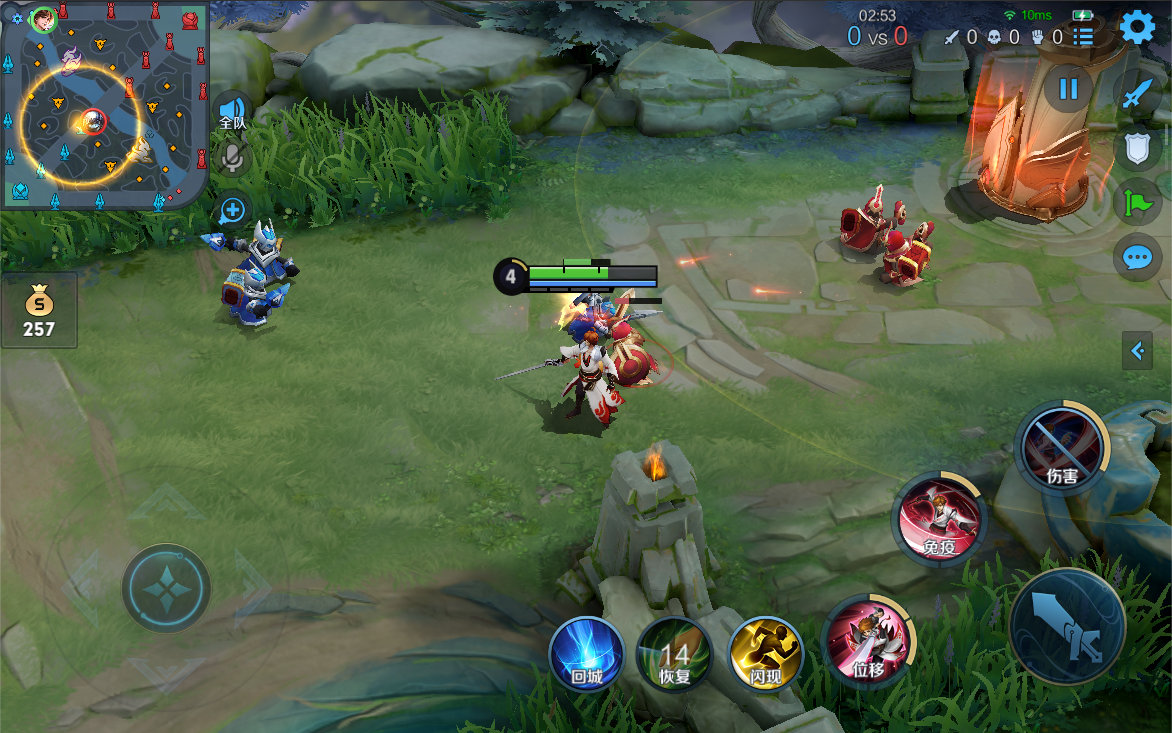
Task: Open the scoreboard list icon
Action: pyautogui.click(x=1083, y=37)
